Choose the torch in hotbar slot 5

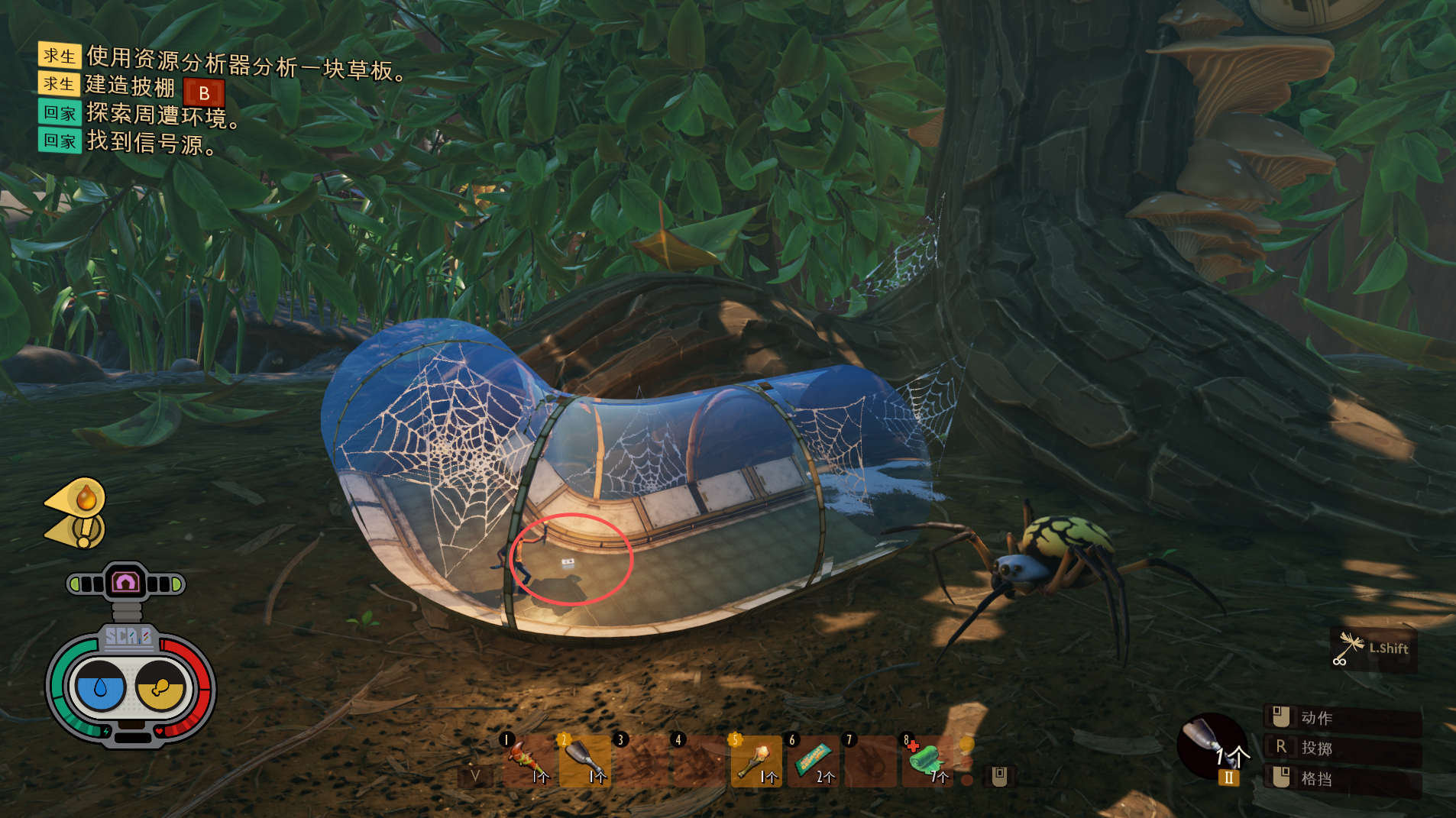(756, 761)
